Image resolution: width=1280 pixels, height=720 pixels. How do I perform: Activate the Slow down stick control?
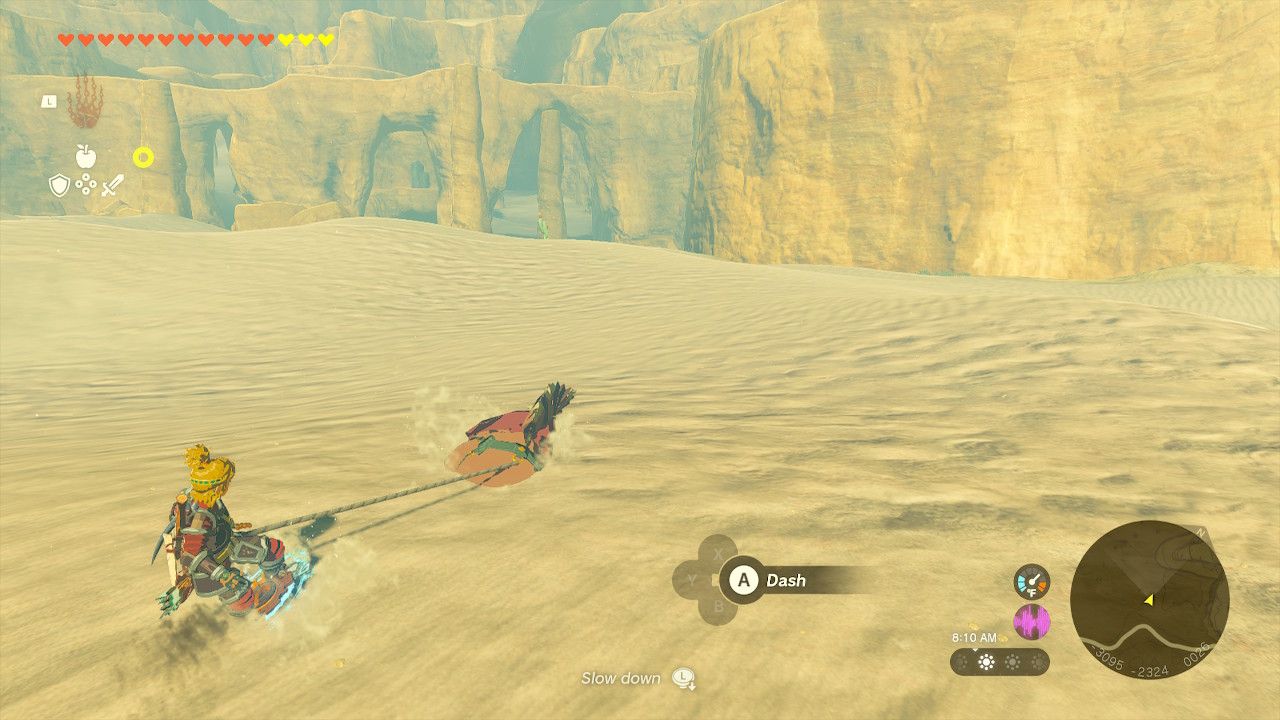click(683, 679)
